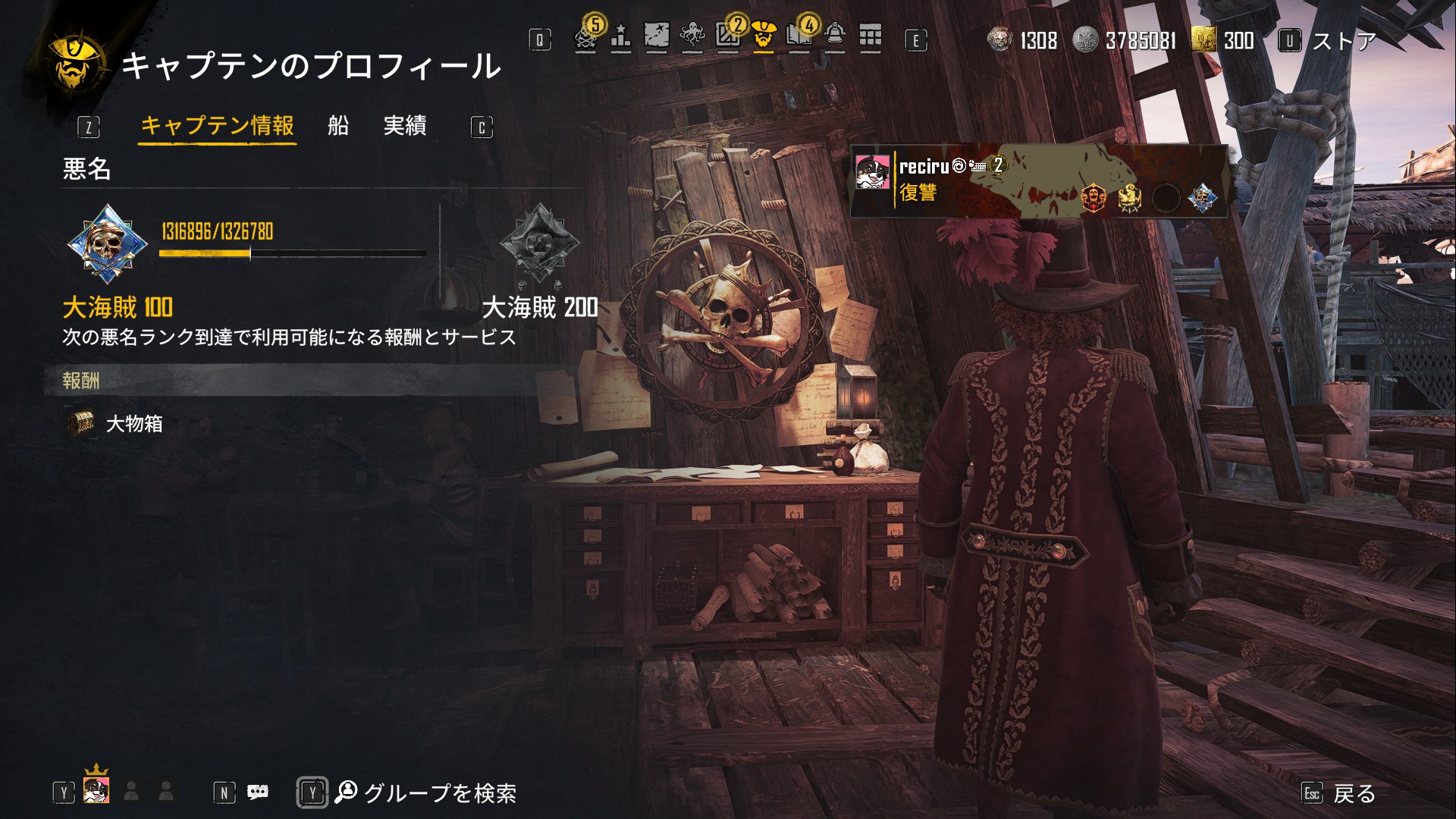Open the 実績 (achievements) tab

tap(405, 126)
